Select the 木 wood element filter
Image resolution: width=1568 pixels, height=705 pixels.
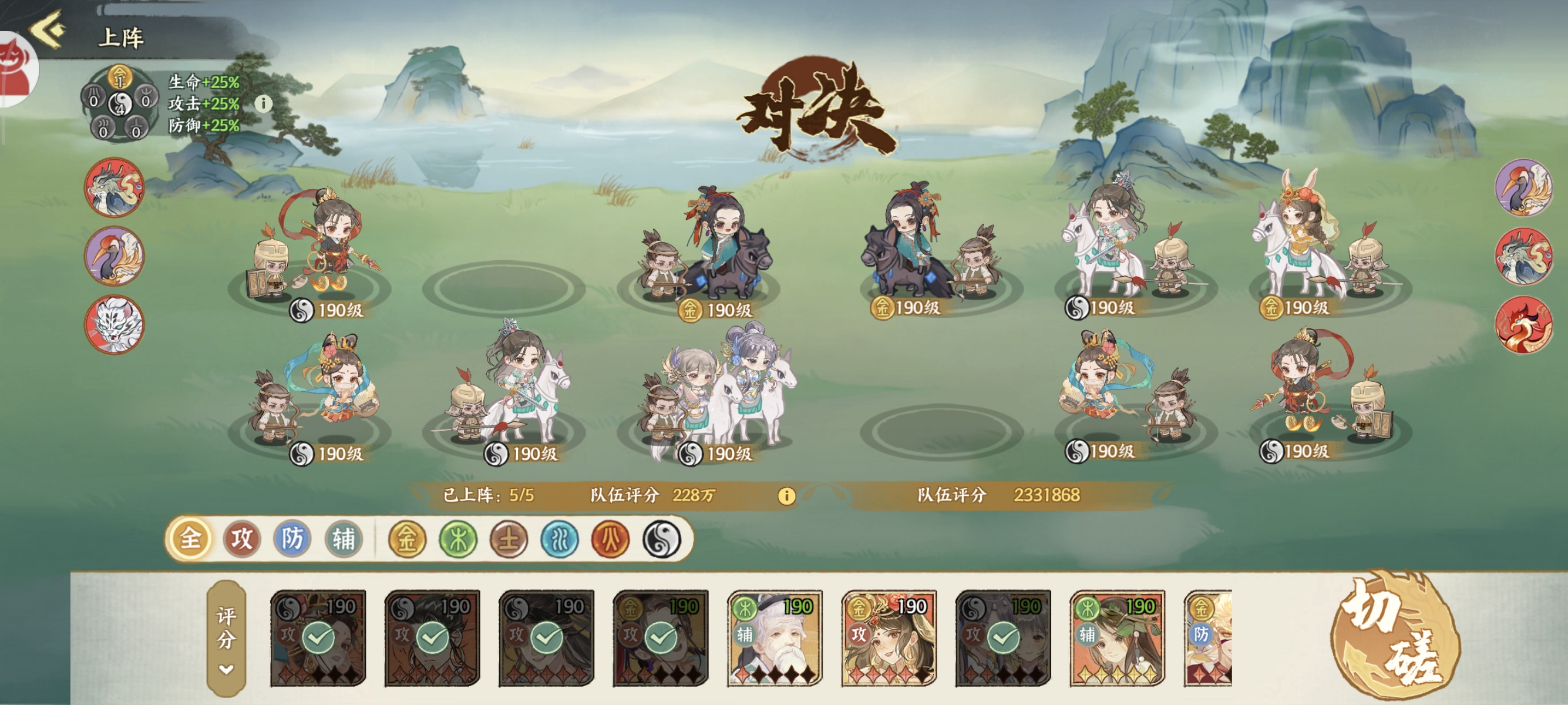click(457, 539)
